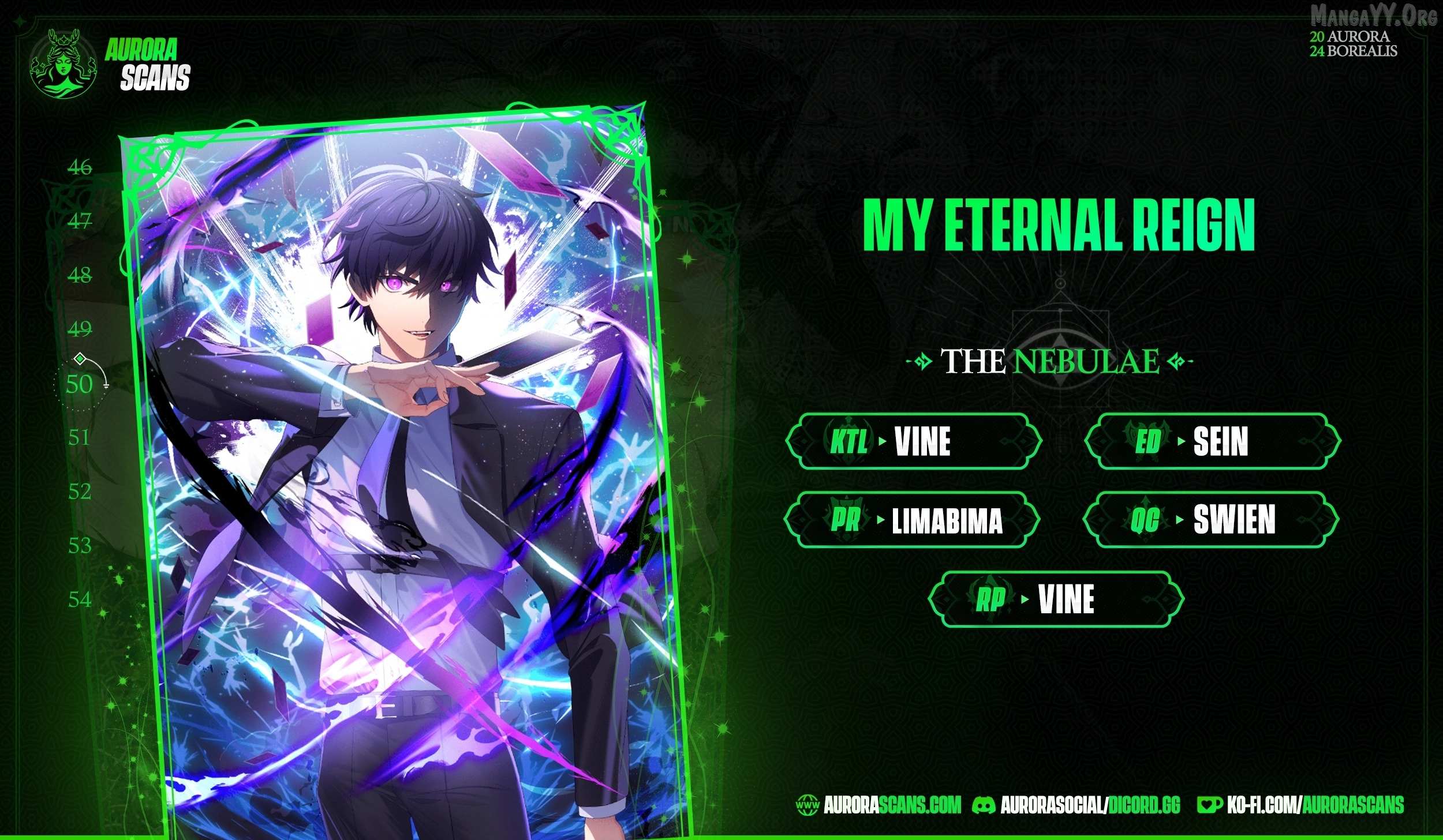1443x840 pixels.
Task: Visit the ko-fi.com/aurorascans link
Action: (x=1301, y=805)
